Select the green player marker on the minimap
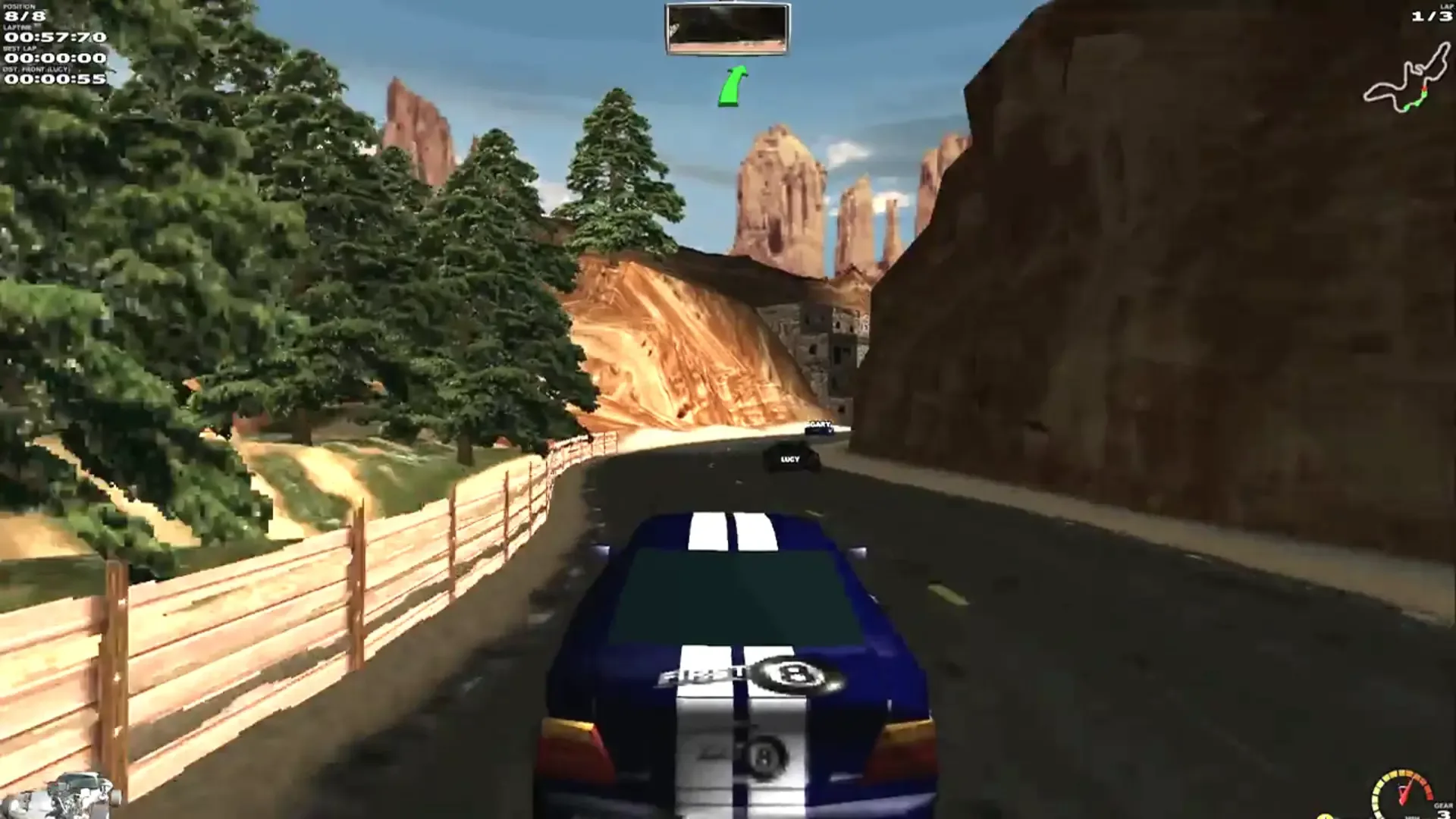The width and height of the screenshot is (1456, 819). click(x=1409, y=106)
